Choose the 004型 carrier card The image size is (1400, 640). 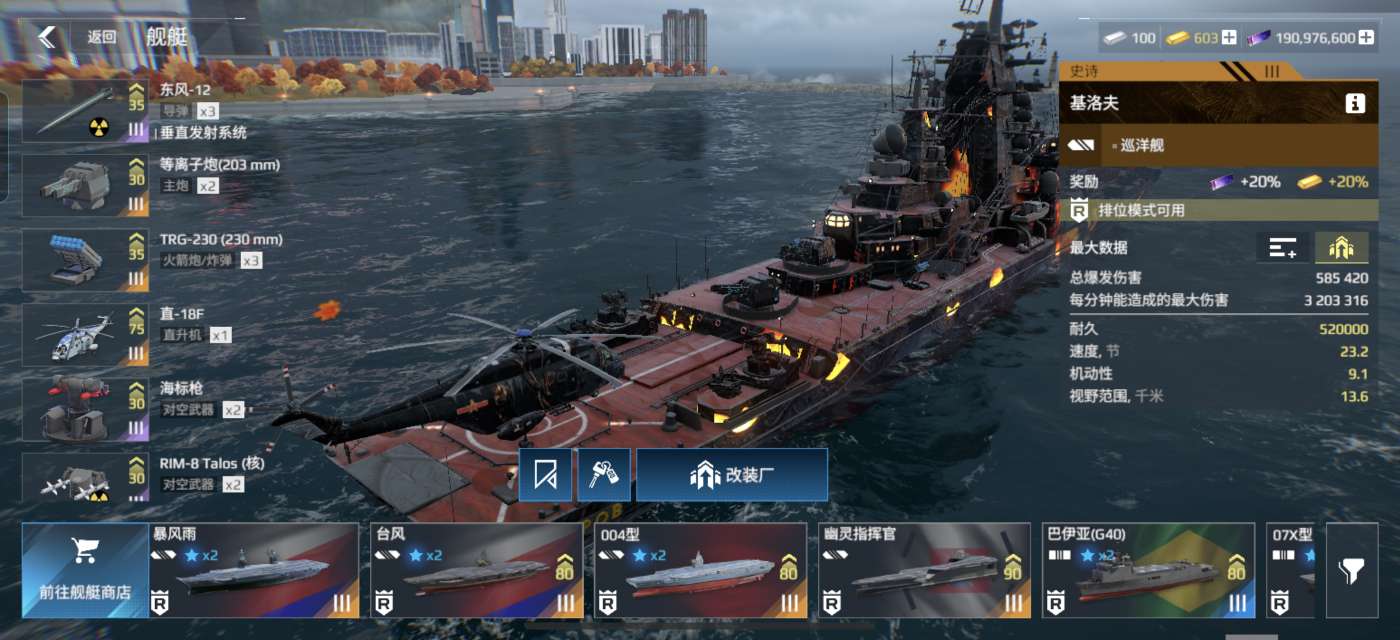[701, 570]
